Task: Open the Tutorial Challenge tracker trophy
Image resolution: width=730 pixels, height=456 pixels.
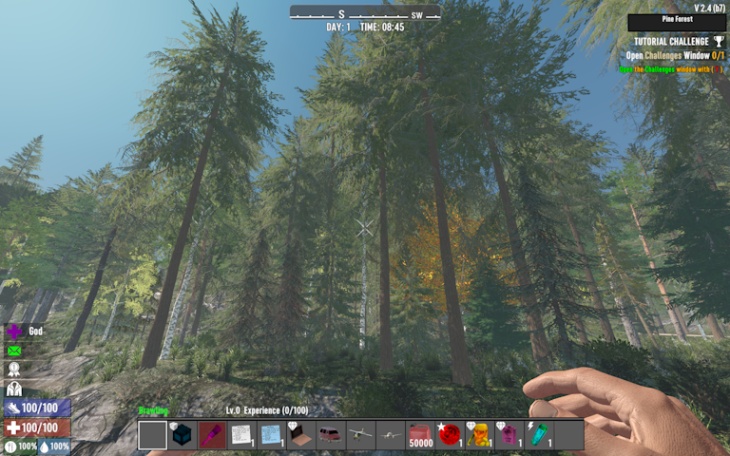Action: (x=718, y=41)
